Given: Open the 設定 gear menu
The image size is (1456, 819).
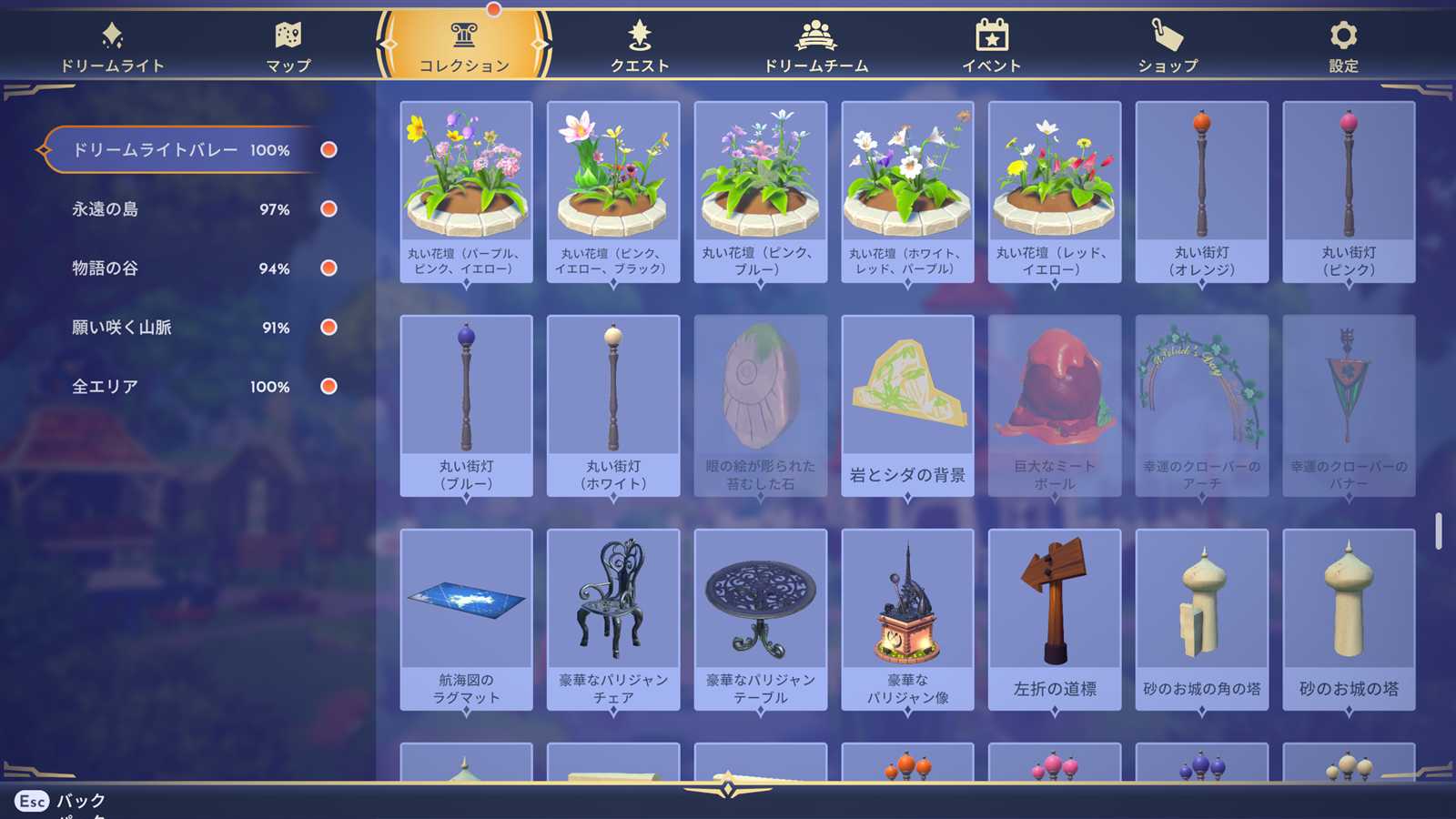Looking at the screenshot, I should click(1343, 46).
